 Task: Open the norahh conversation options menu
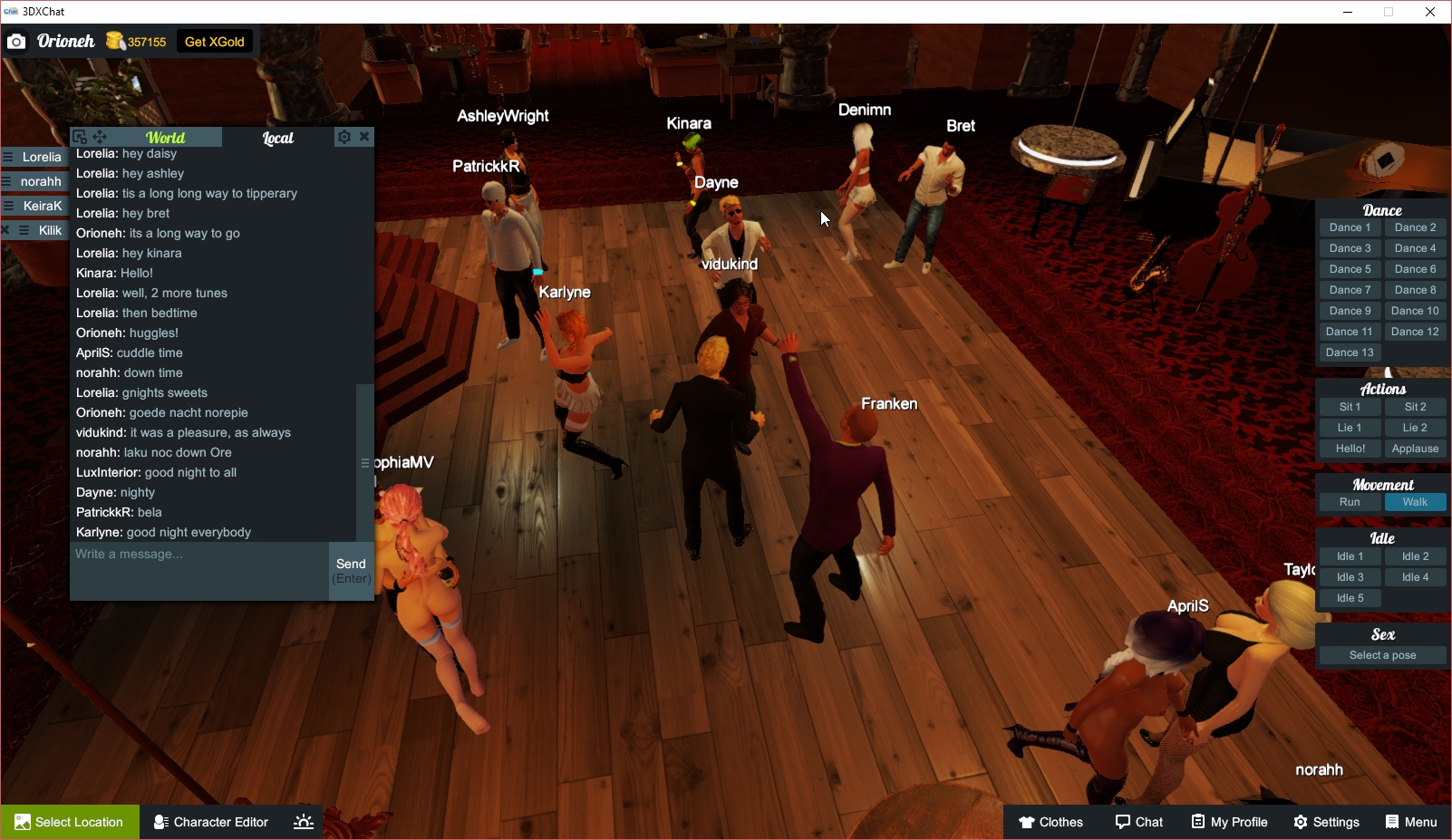coord(7,180)
